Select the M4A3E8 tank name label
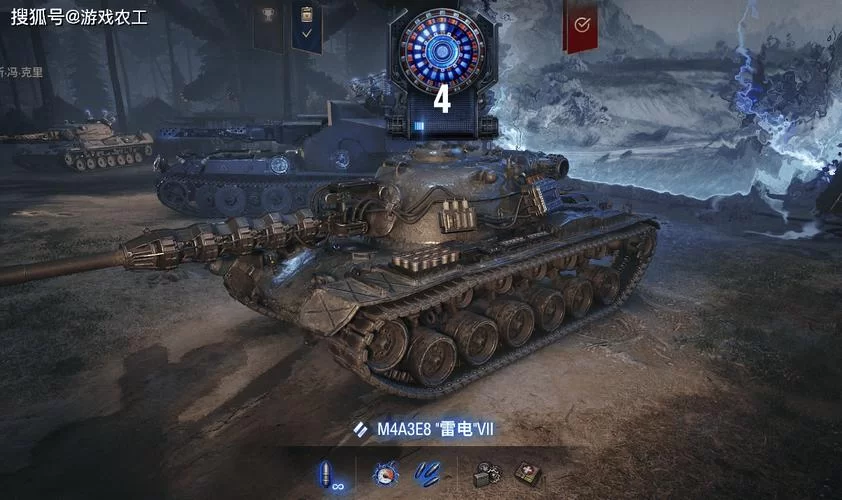The width and height of the screenshot is (842, 500). coord(435,429)
